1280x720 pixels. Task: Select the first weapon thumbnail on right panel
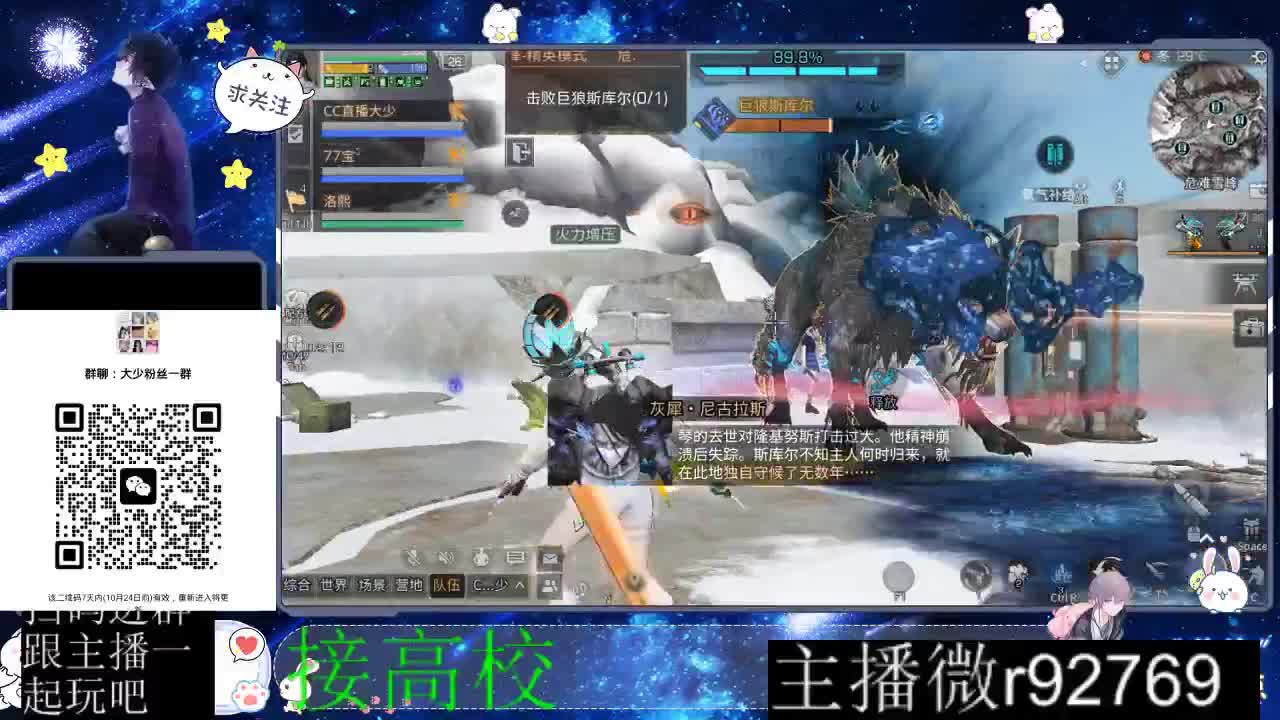1188,228
